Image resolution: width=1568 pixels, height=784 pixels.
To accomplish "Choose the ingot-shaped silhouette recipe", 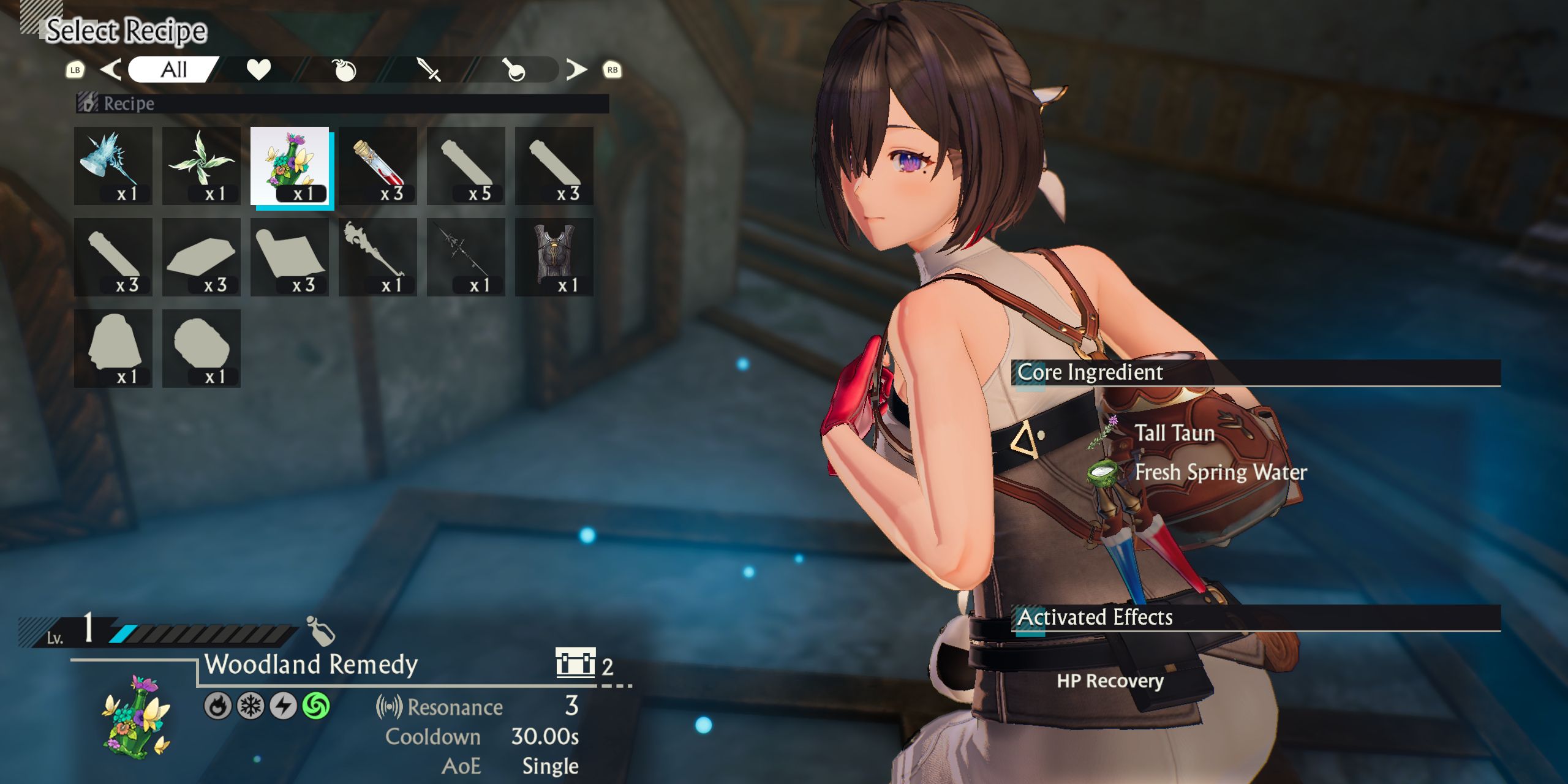I will 202,257.
